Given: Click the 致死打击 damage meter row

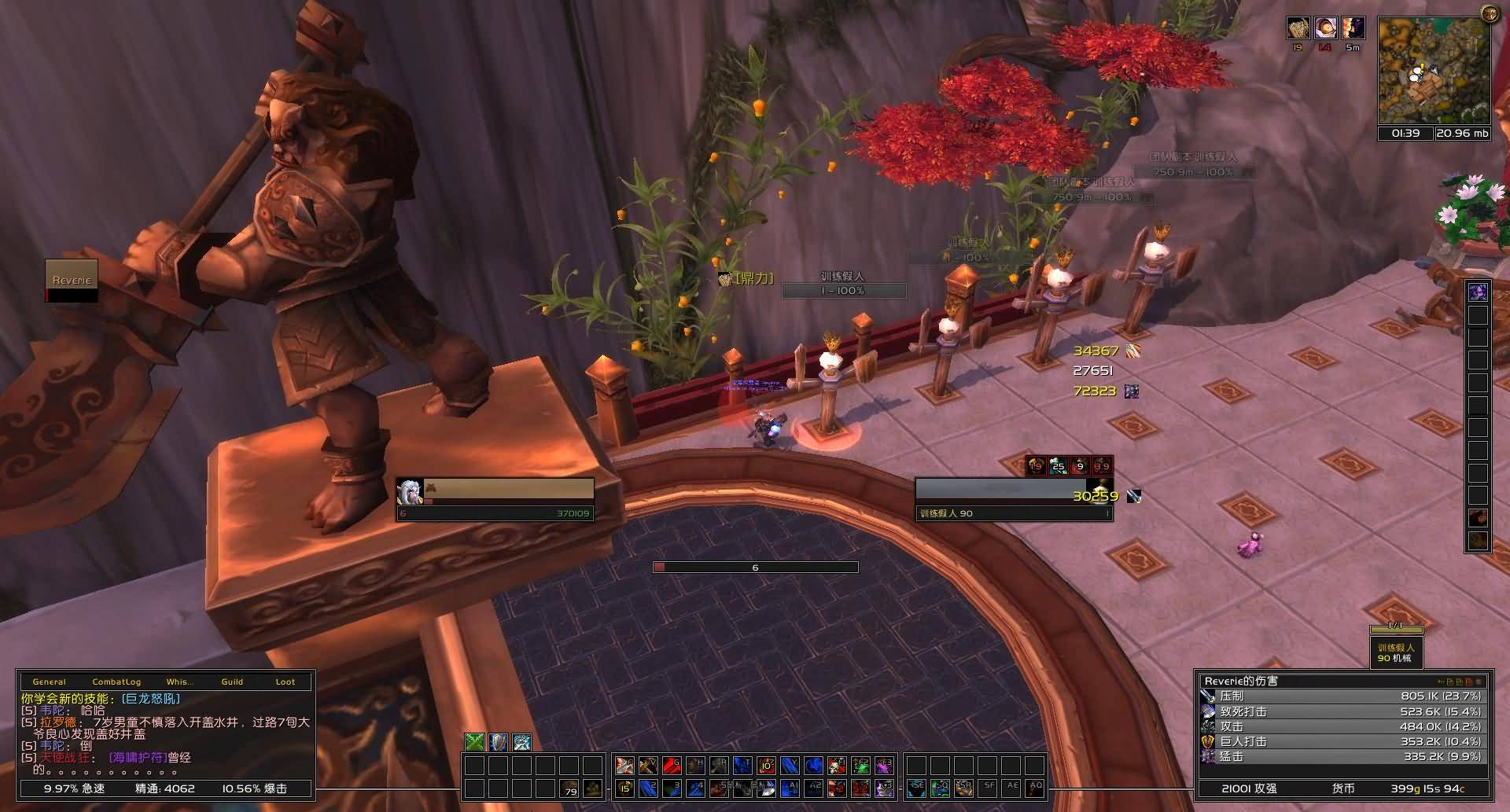Looking at the screenshot, I should [x=1342, y=711].
